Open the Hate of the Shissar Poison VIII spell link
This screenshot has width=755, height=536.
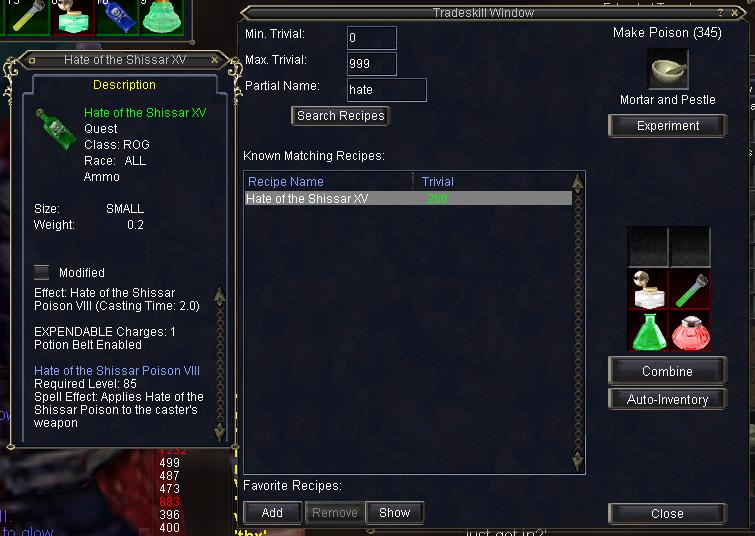click(117, 371)
